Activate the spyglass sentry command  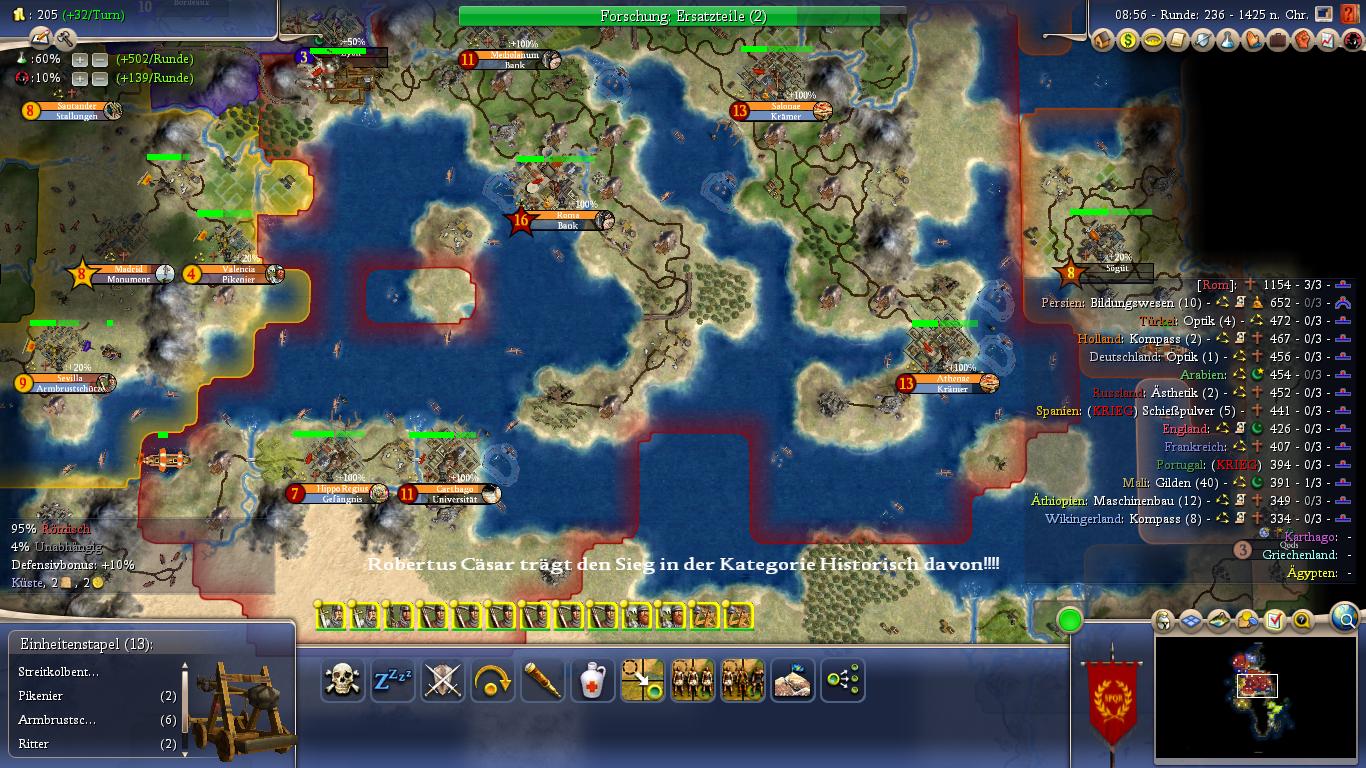pos(543,681)
